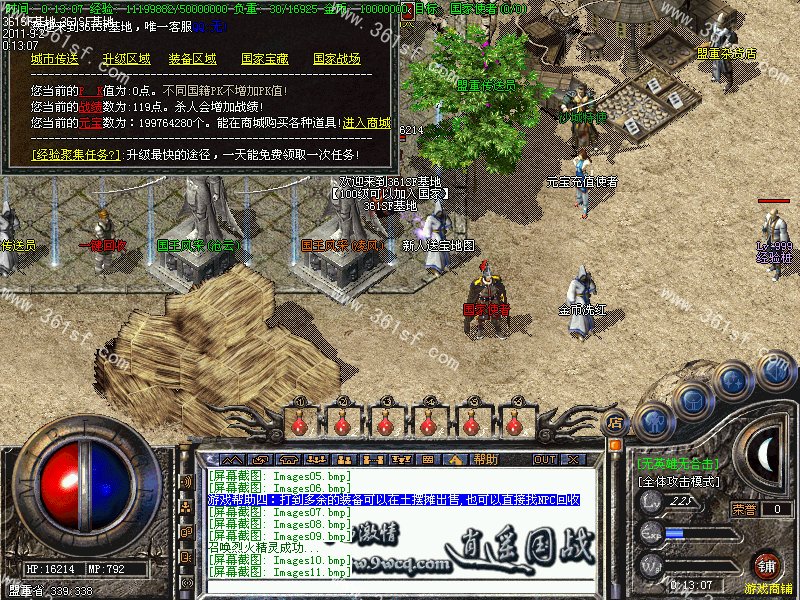Click the OUT button on chat bar
This screenshot has width=800, height=600.
pyautogui.click(x=544, y=459)
